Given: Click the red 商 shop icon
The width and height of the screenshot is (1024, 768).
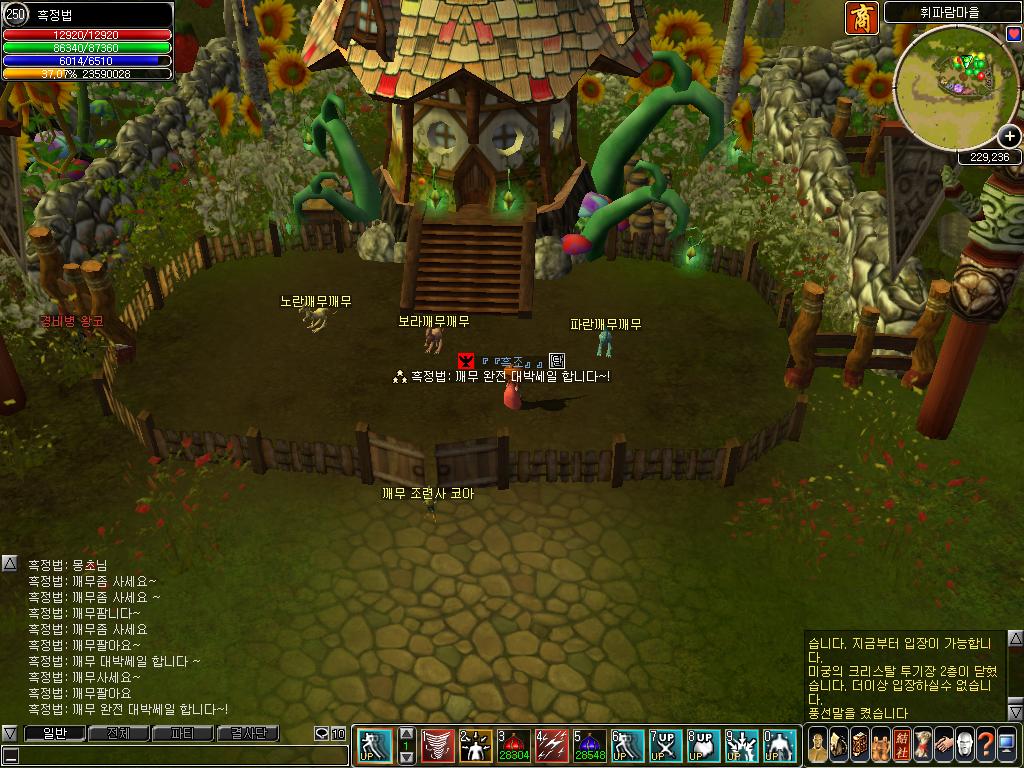Looking at the screenshot, I should pyautogui.click(x=861, y=17).
